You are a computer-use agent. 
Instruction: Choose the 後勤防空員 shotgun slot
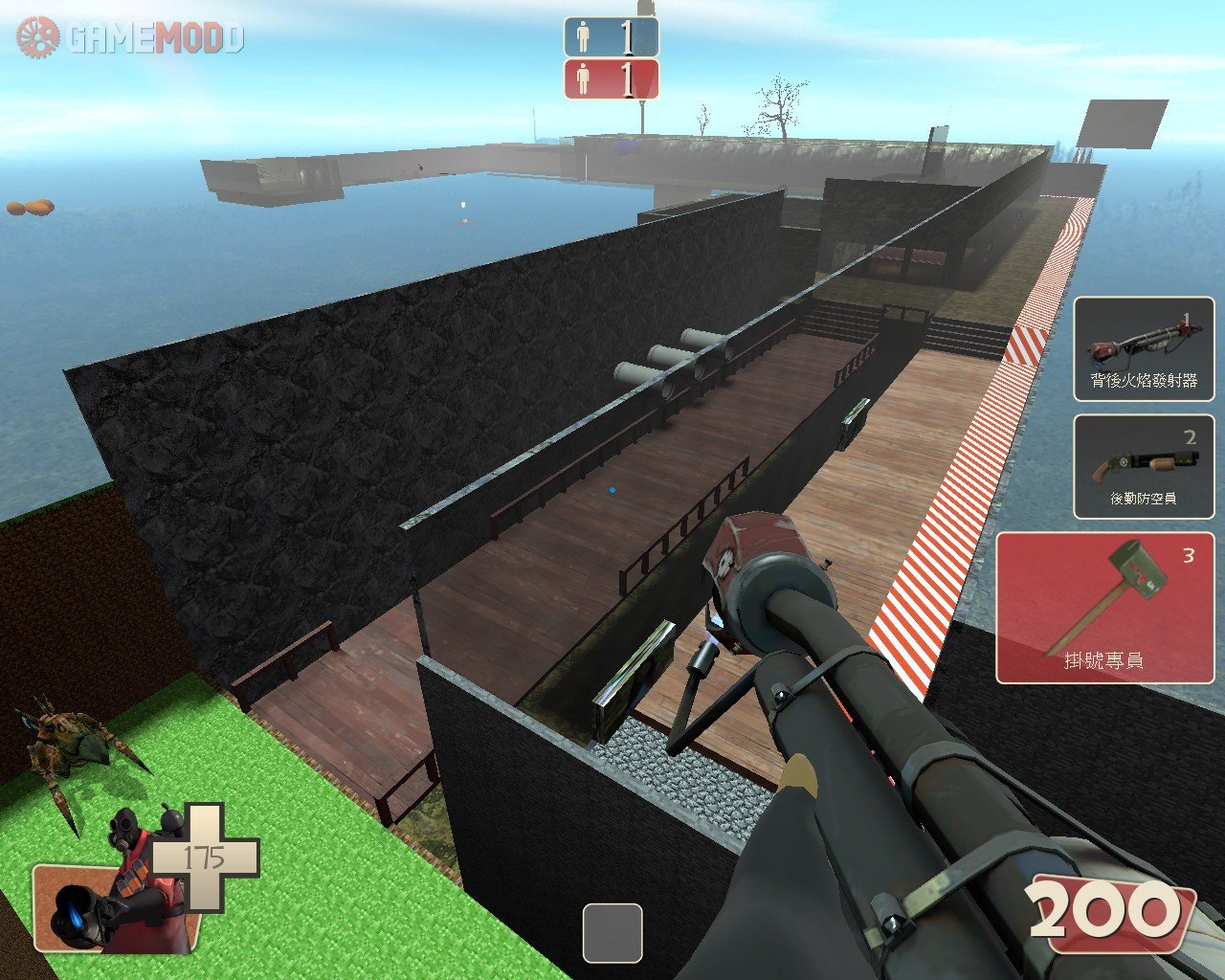click(x=1143, y=466)
